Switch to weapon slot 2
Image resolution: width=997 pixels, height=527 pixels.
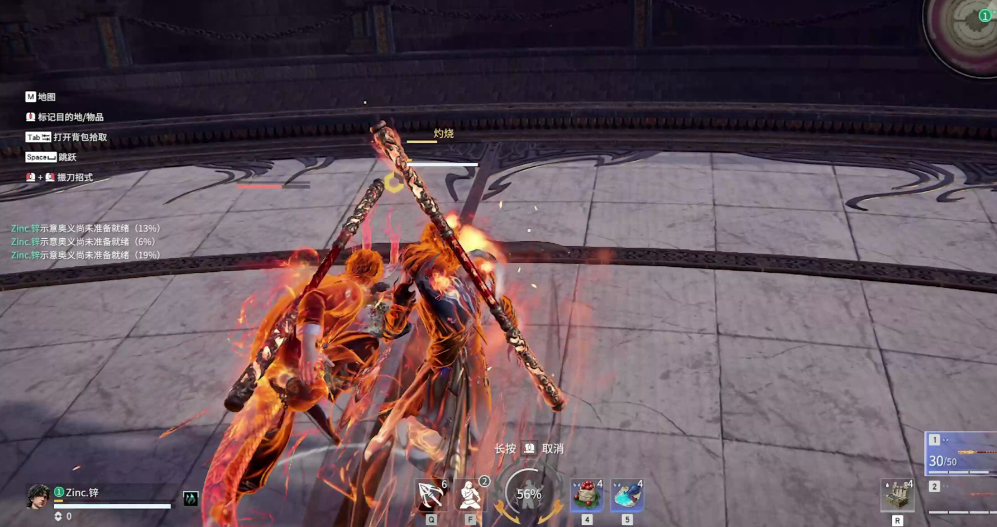(x=962, y=495)
